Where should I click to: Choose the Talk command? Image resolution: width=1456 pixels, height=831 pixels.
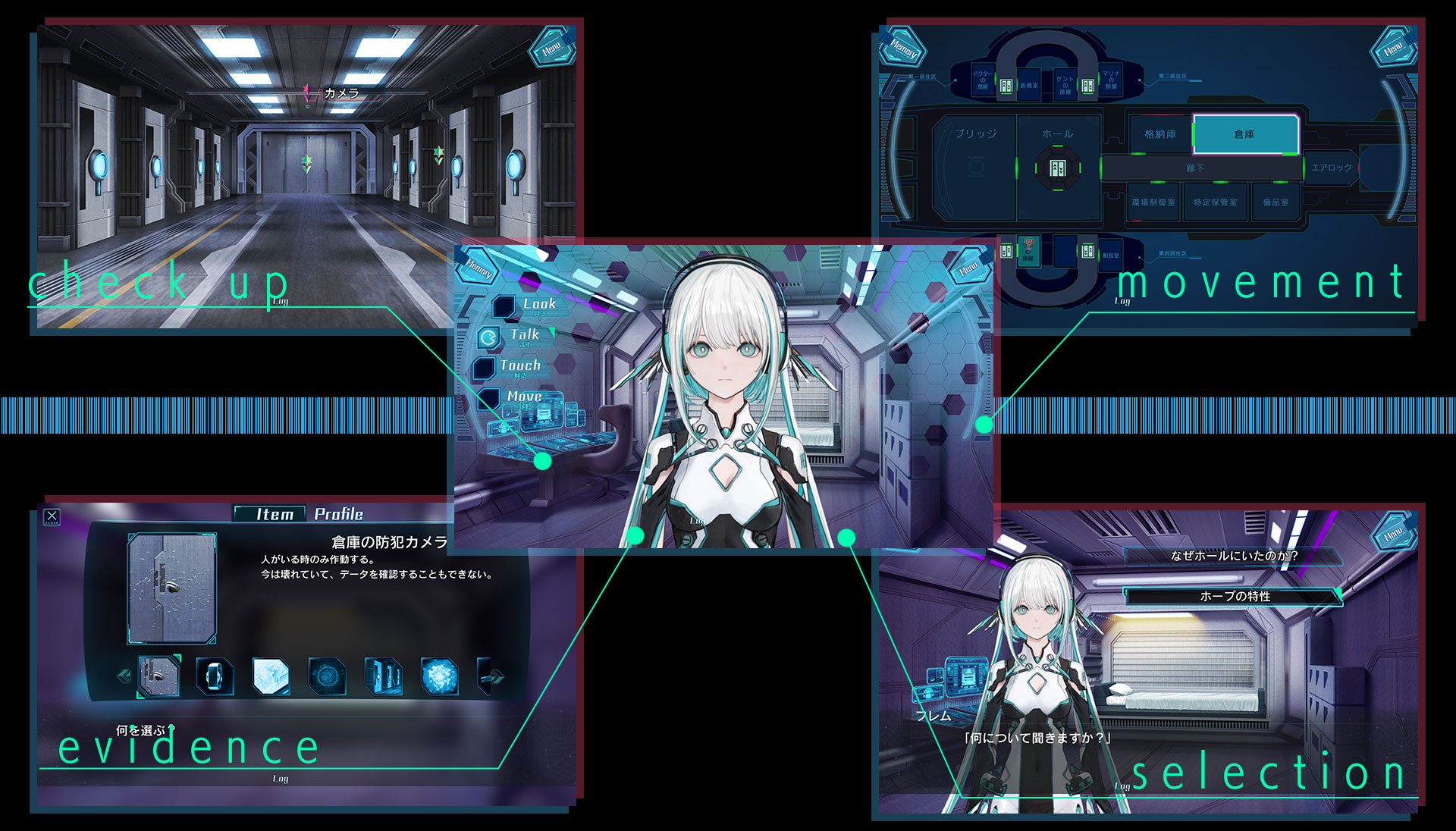tap(524, 335)
